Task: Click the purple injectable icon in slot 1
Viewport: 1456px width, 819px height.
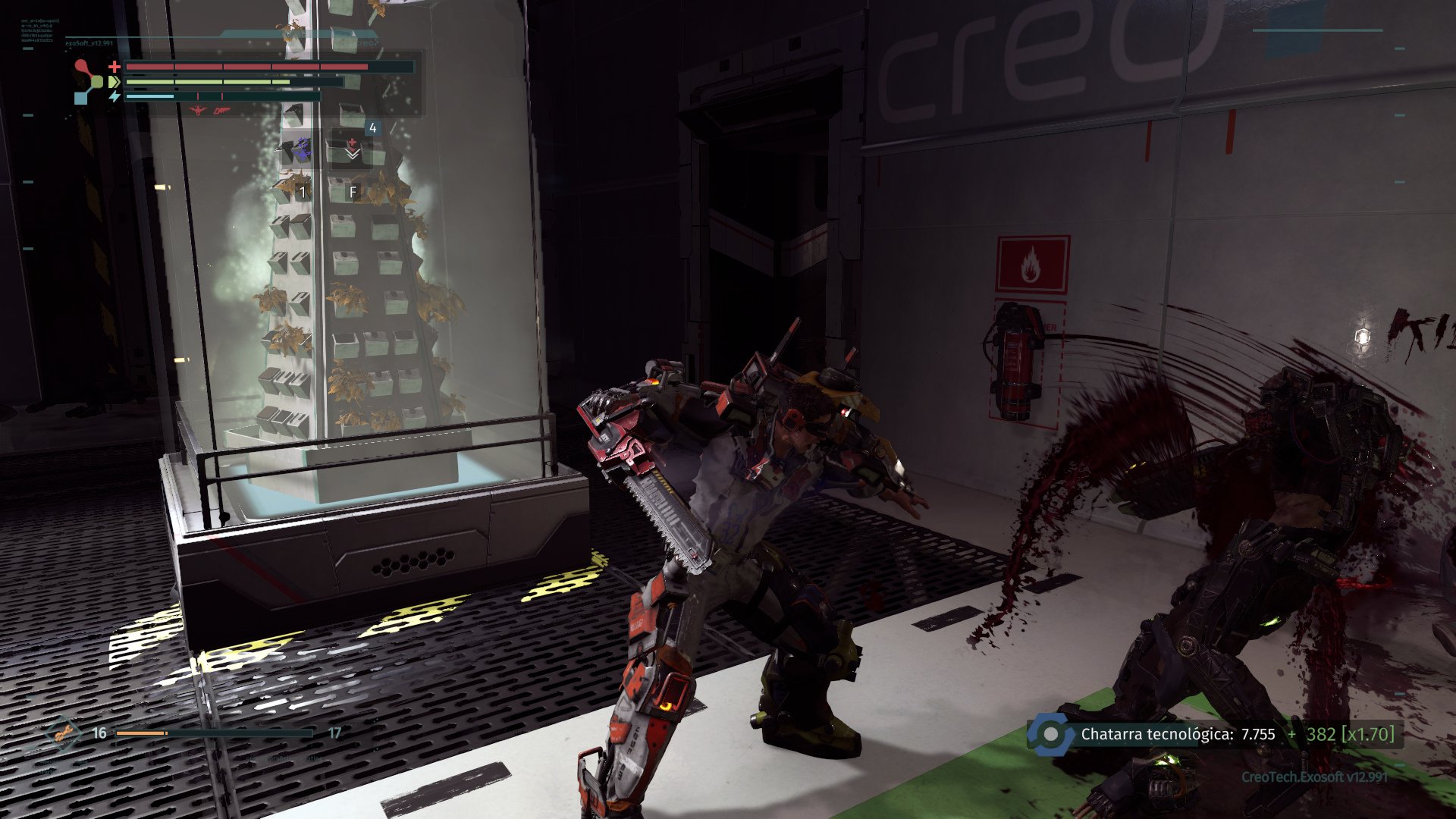Action: point(304,149)
